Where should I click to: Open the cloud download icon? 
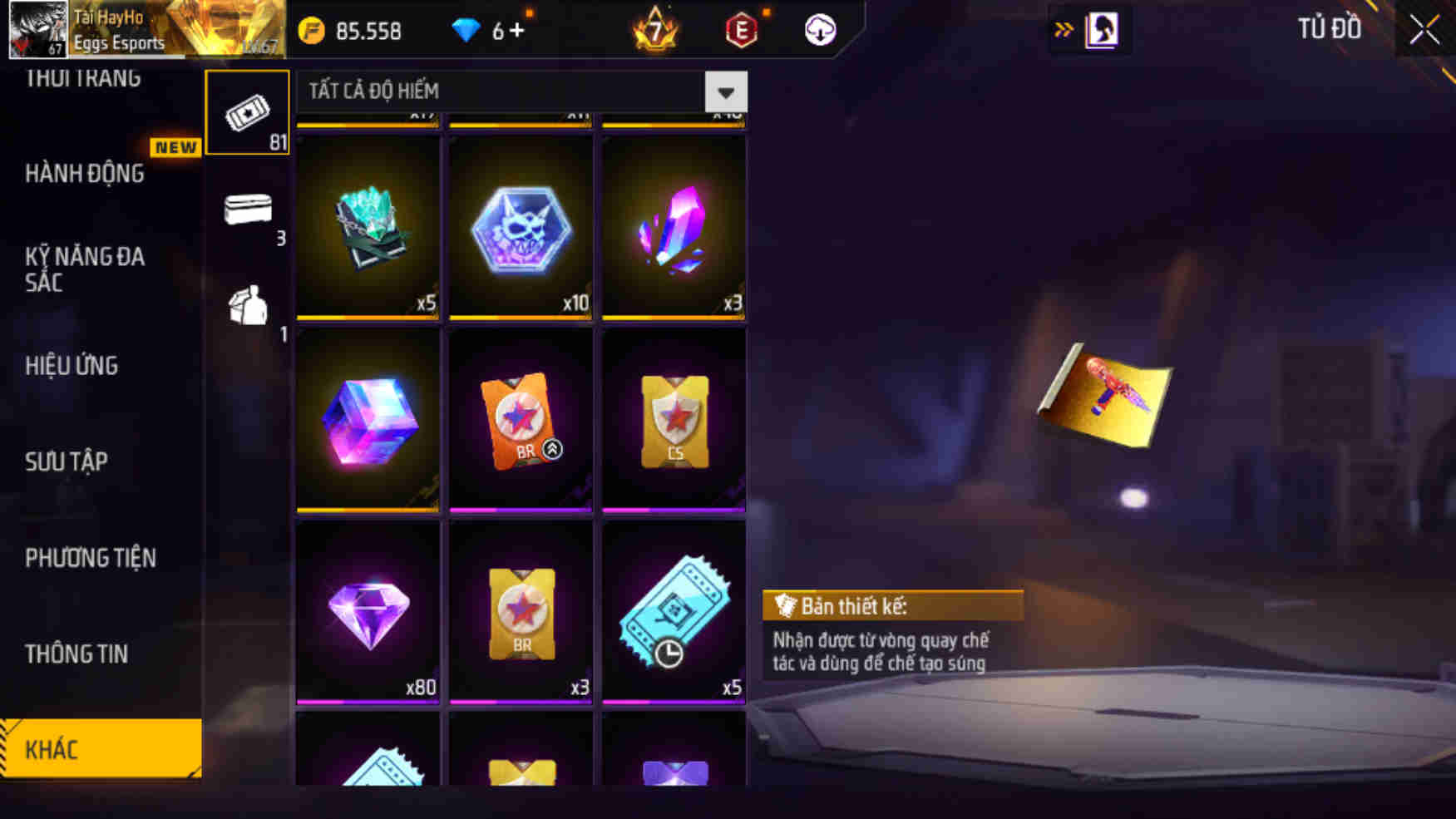coord(820,31)
